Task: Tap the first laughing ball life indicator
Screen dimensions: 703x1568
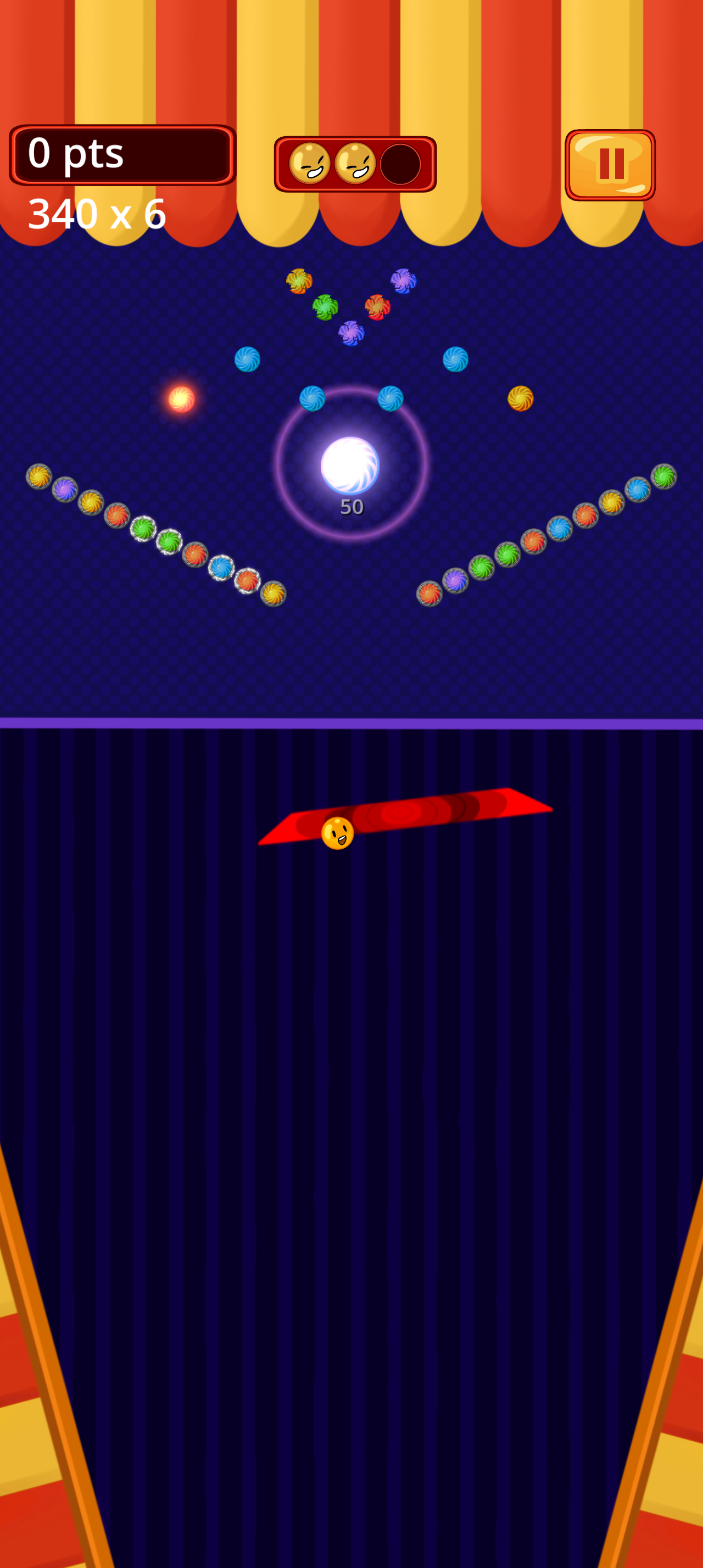Action: point(309,164)
